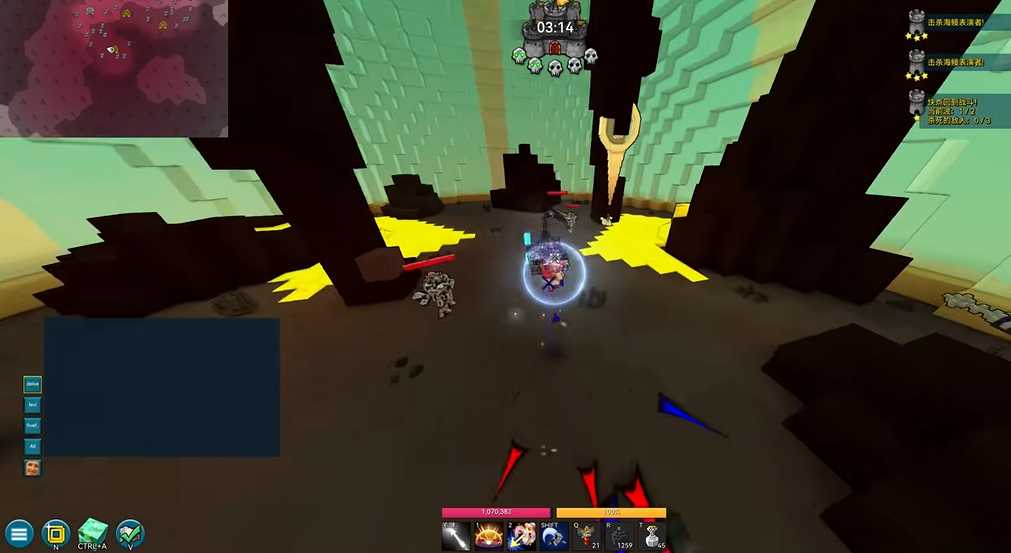The width and height of the screenshot is (1011, 553).
Task: Click the castle dungeon timer icon
Action: pos(554,47)
